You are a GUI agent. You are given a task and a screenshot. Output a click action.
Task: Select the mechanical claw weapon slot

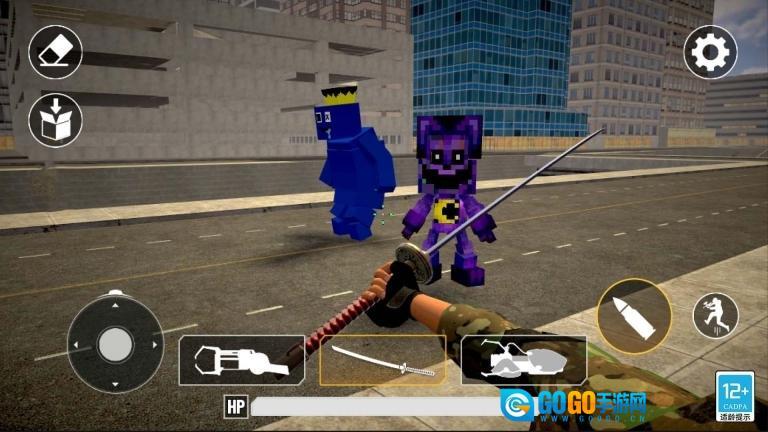click(x=242, y=360)
